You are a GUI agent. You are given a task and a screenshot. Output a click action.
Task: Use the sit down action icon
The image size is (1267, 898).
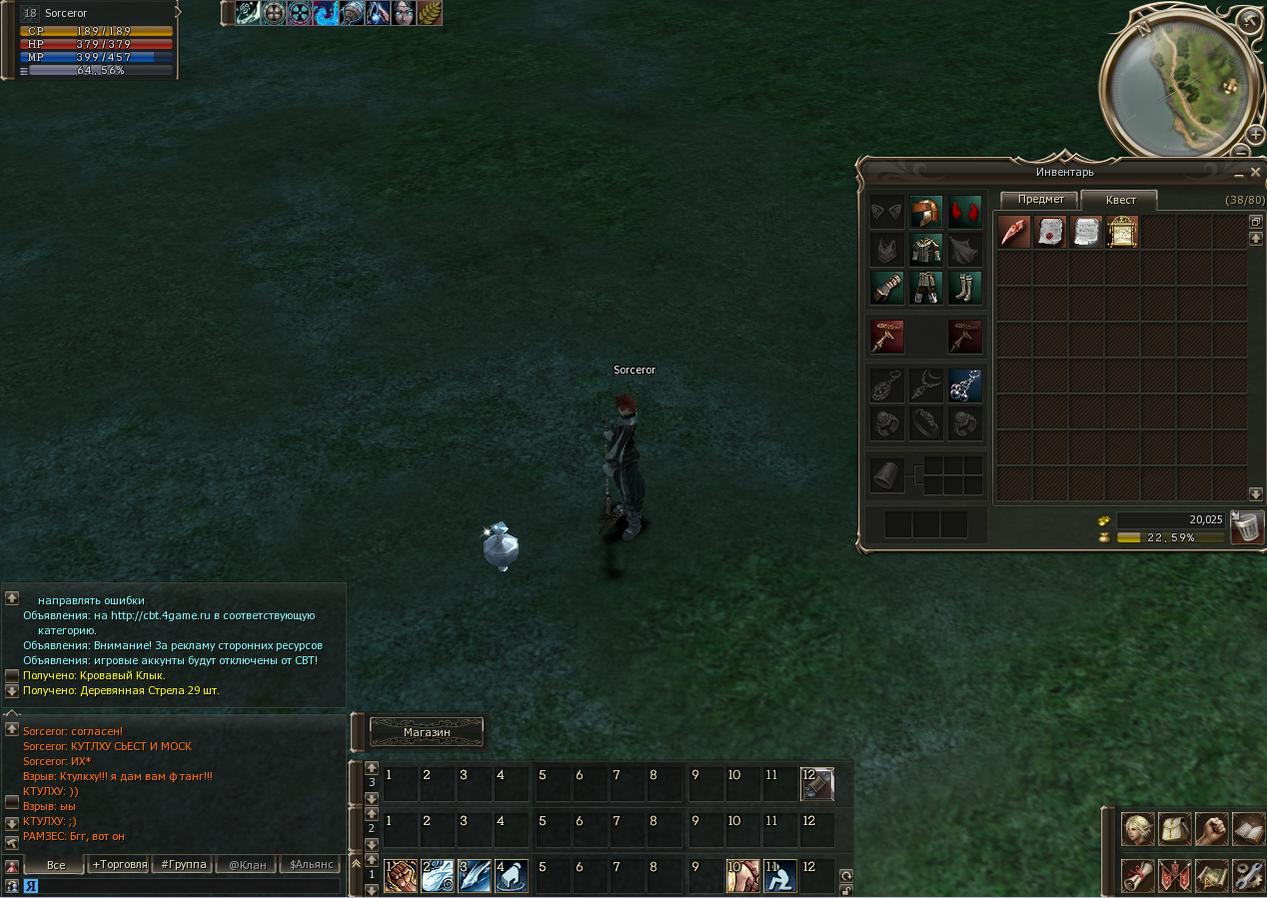pyautogui.click(x=780, y=876)
